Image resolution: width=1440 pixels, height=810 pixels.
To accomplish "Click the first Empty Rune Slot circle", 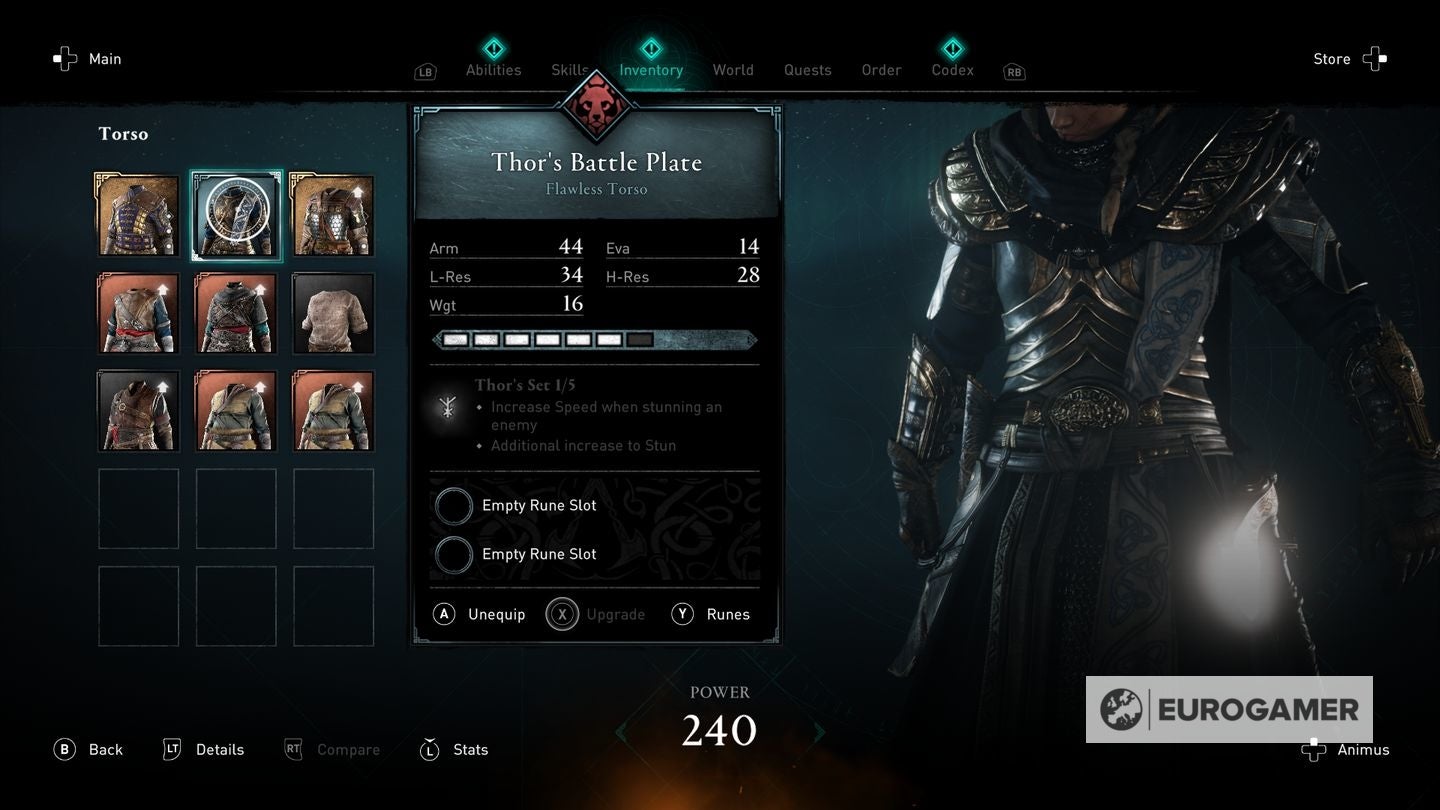I will [x=454, y=506].
